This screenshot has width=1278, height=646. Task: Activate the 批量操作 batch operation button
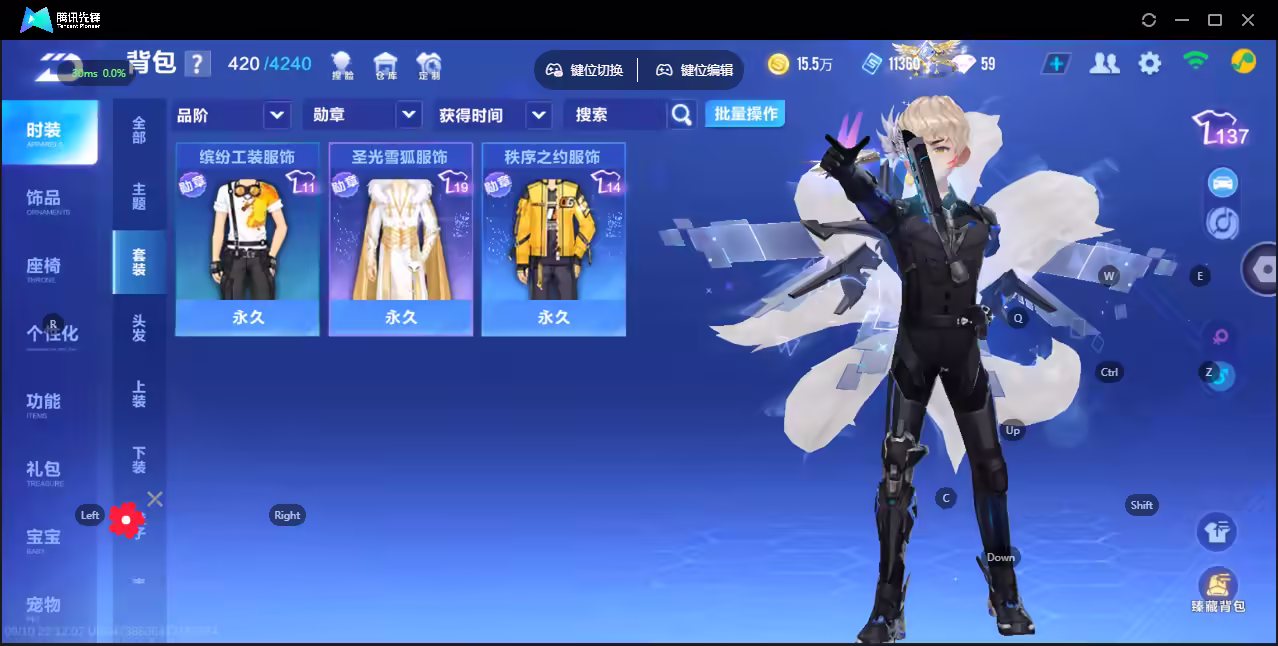(x=745, y=114)
